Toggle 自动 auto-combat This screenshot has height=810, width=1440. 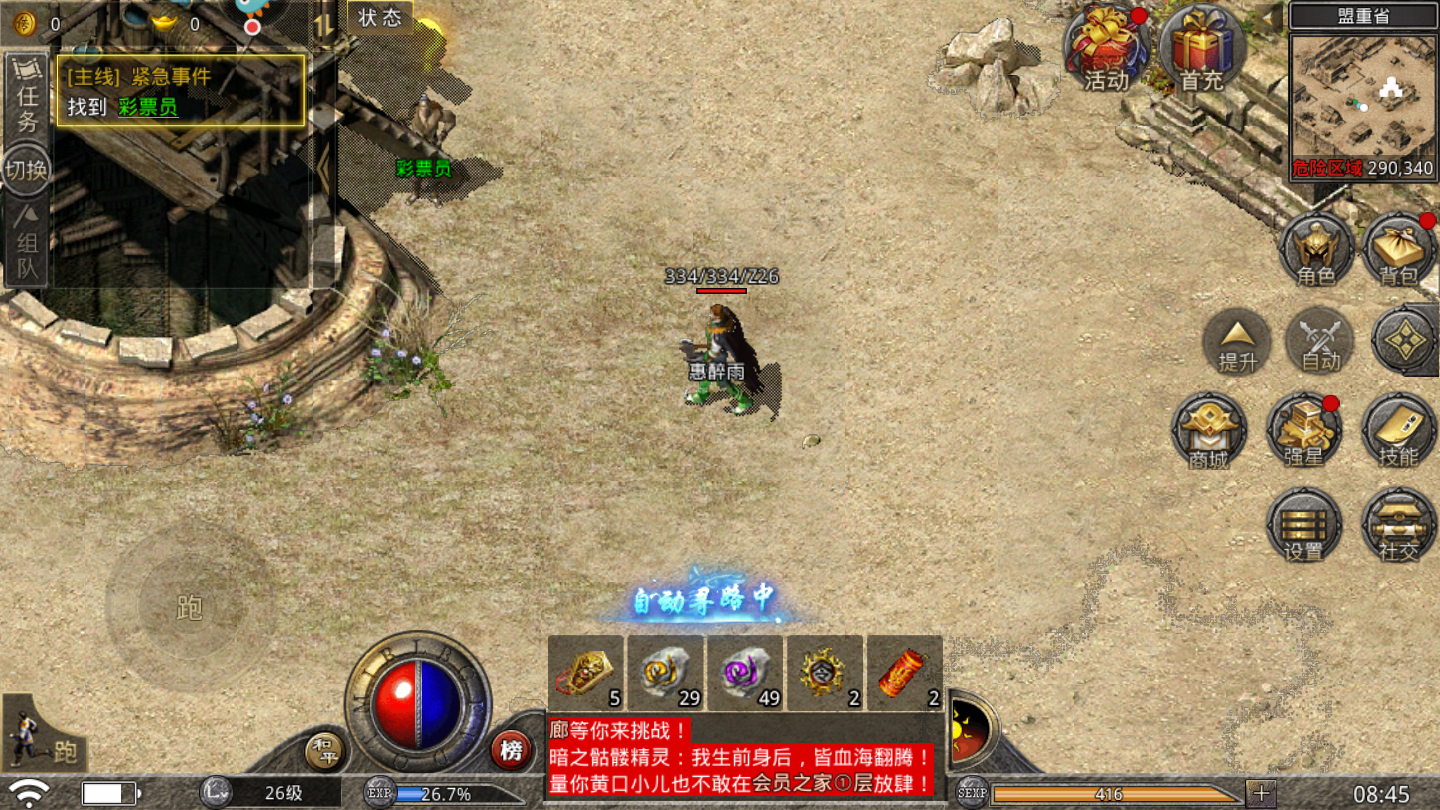coord(1320,342)
